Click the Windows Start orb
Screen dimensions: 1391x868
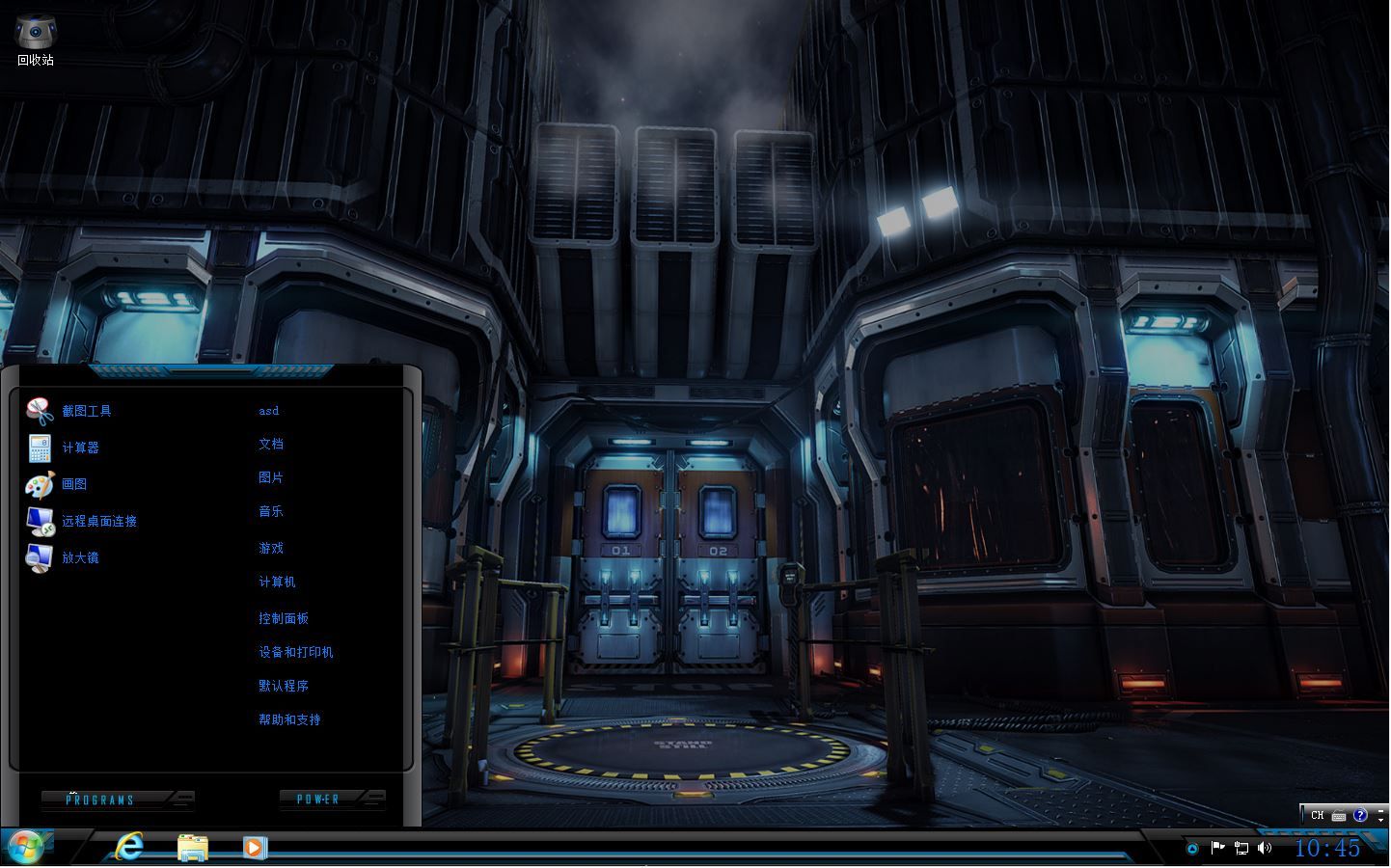click(x=26, y=847)
